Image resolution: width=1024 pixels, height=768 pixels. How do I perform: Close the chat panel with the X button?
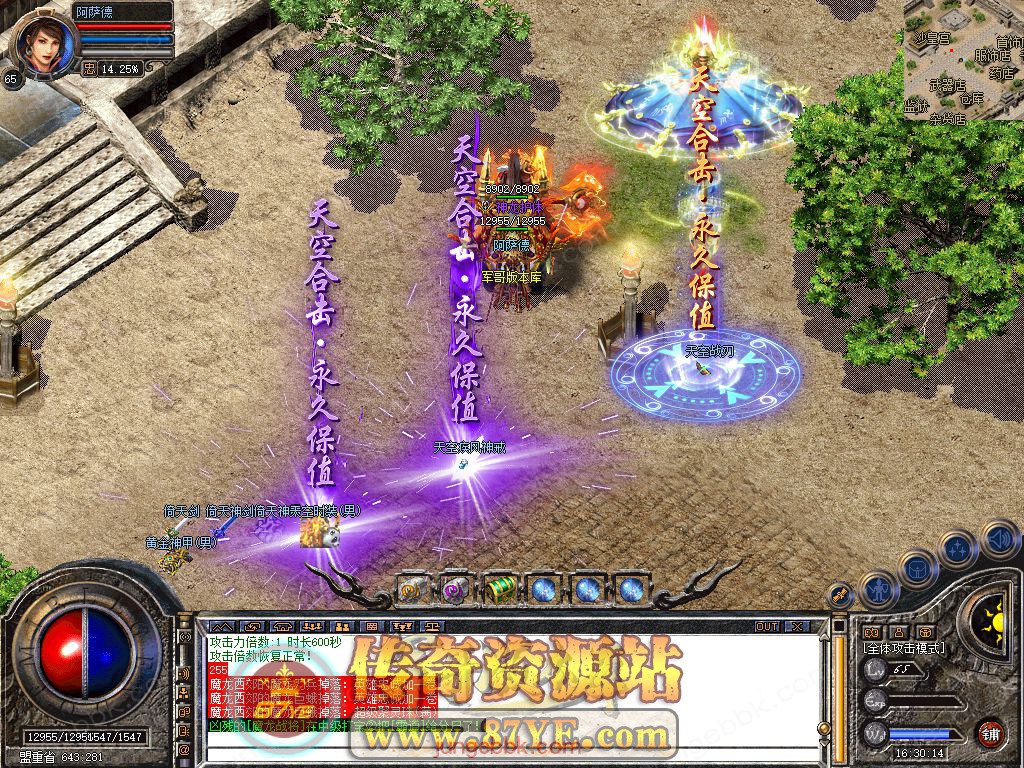point(796,626)
